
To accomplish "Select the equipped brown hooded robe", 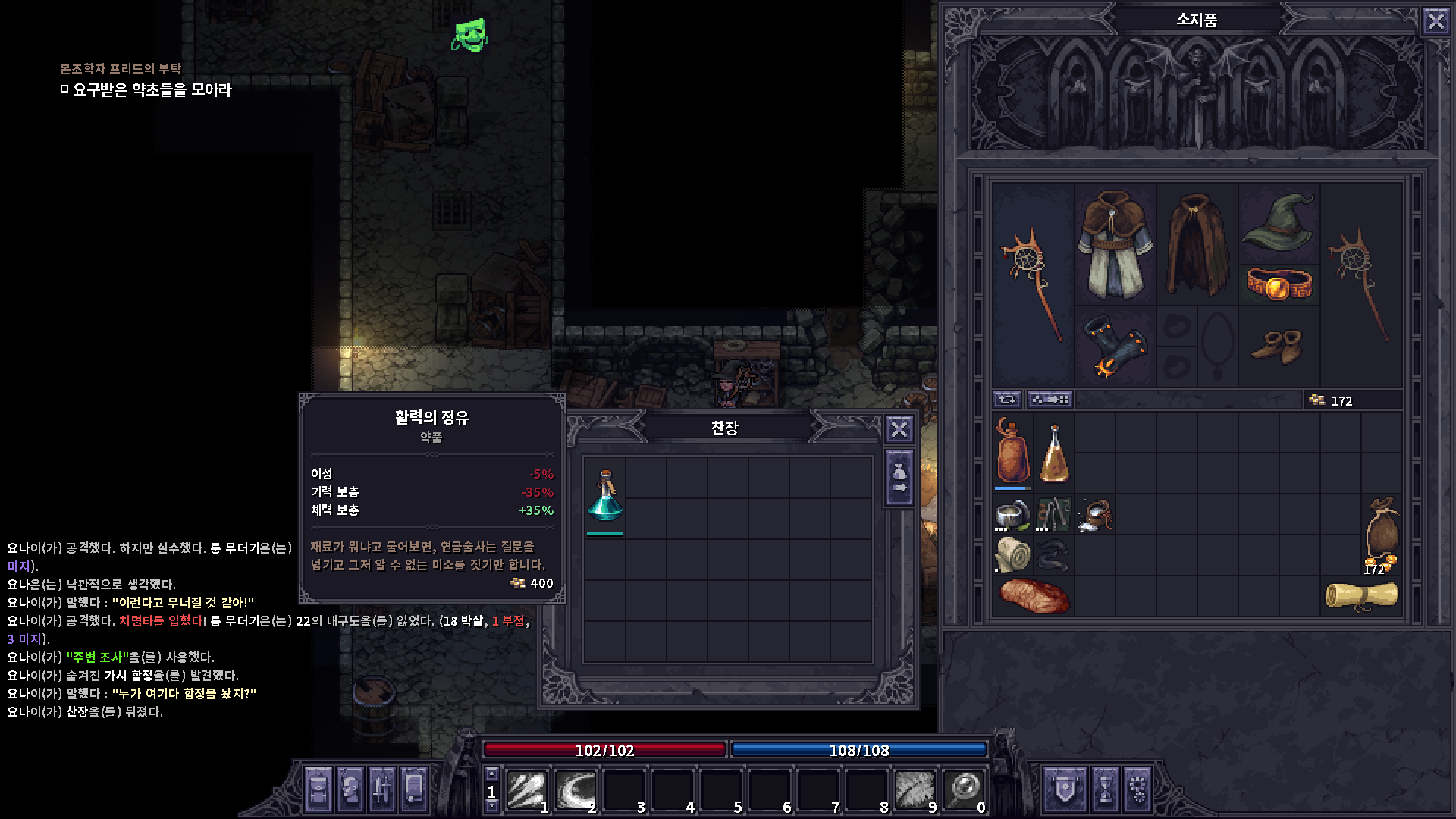I will 1115,244.
